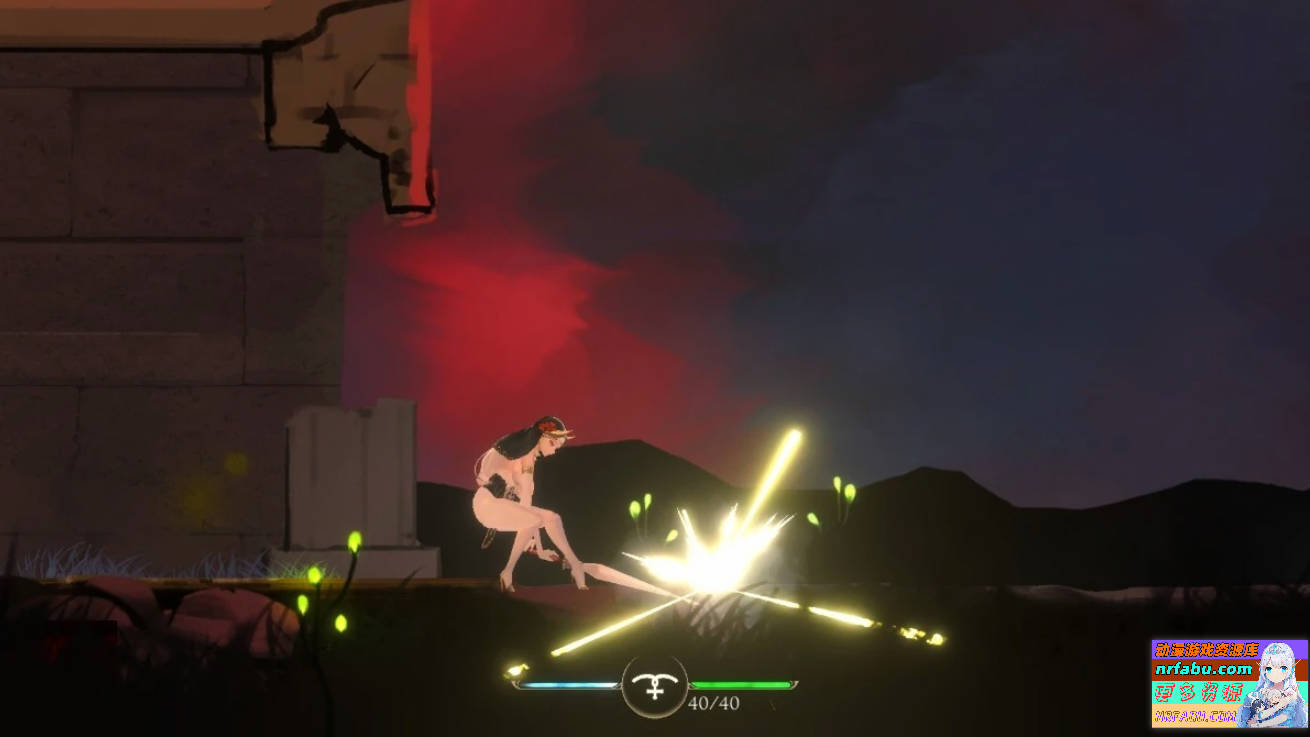Click the character's red hair ornament
This screenshot has width=1310, height=737.
pyautogui.click(x=547, y=425)
